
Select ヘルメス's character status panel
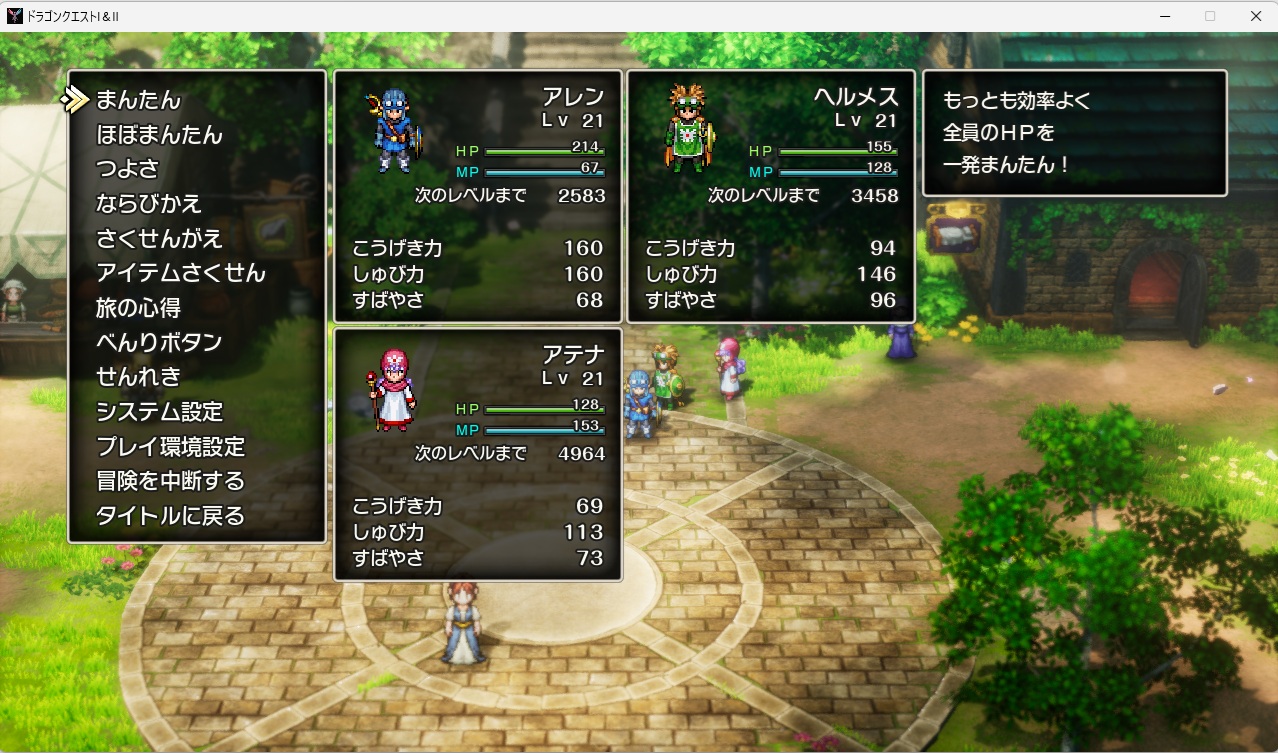pos(771,196)
